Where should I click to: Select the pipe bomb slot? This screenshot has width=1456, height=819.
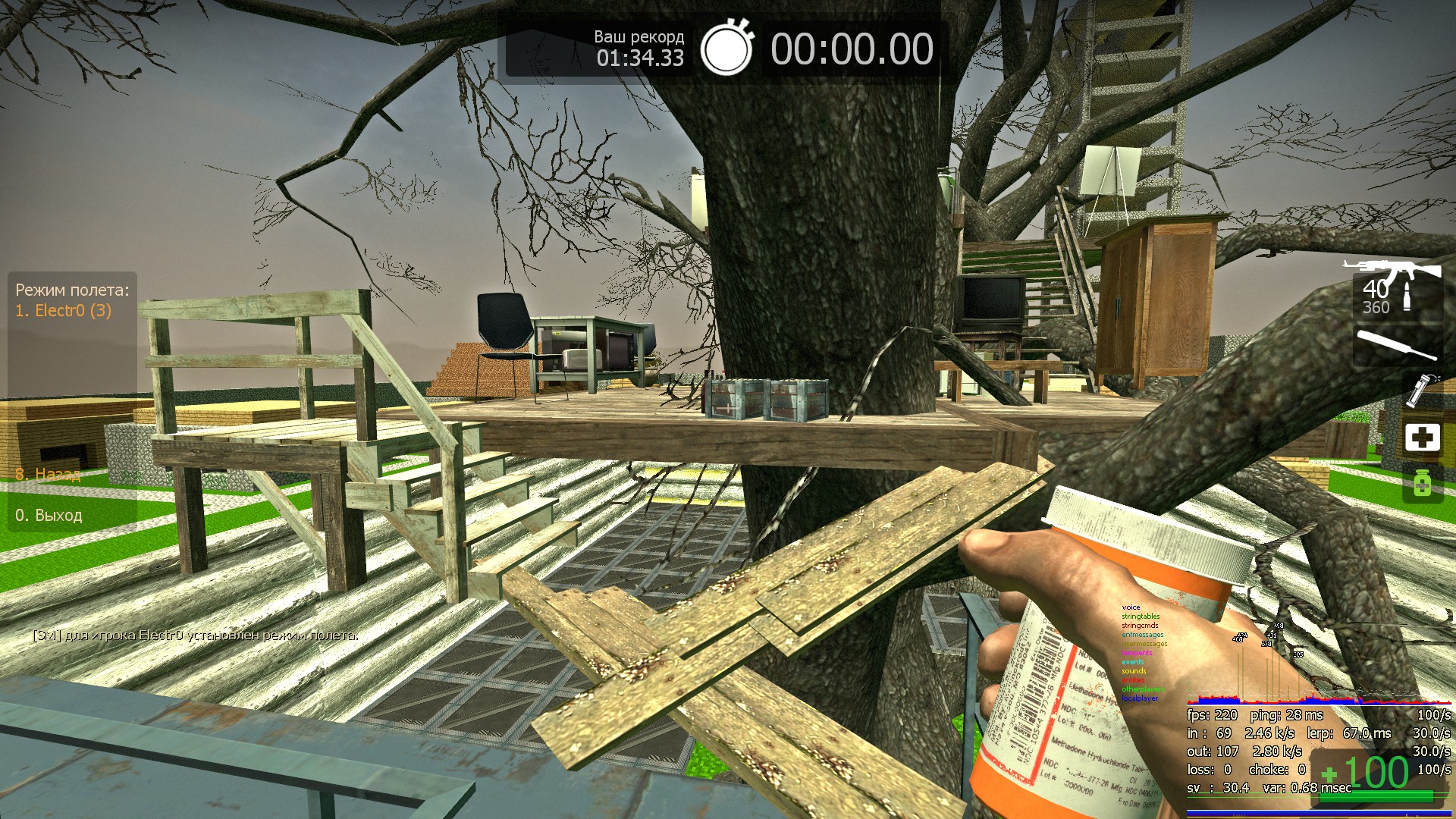click(x=1420, y=390)
